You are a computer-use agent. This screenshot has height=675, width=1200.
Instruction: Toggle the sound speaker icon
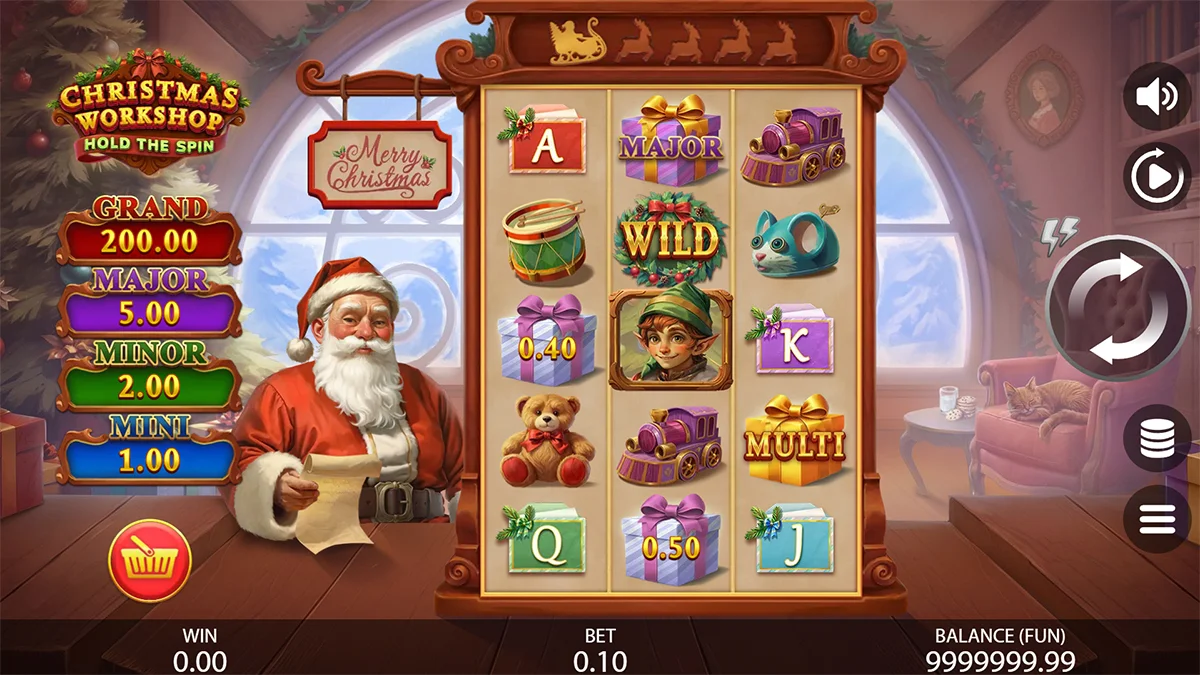(x=1157, y=96)
